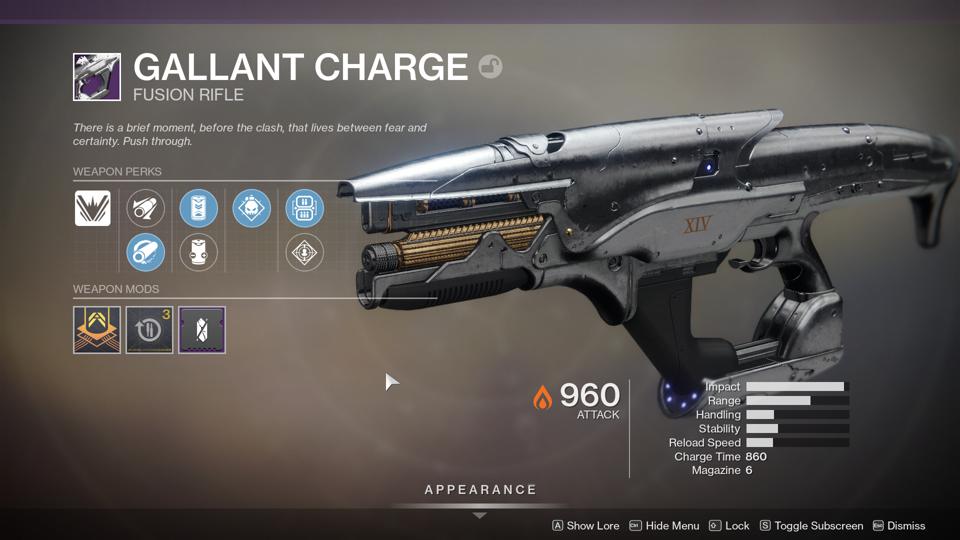Viewport: 960px width, 540px height.
Task: Select the white intrinsic frame perk
Action: pyautogui.click(x=93, y=209)
